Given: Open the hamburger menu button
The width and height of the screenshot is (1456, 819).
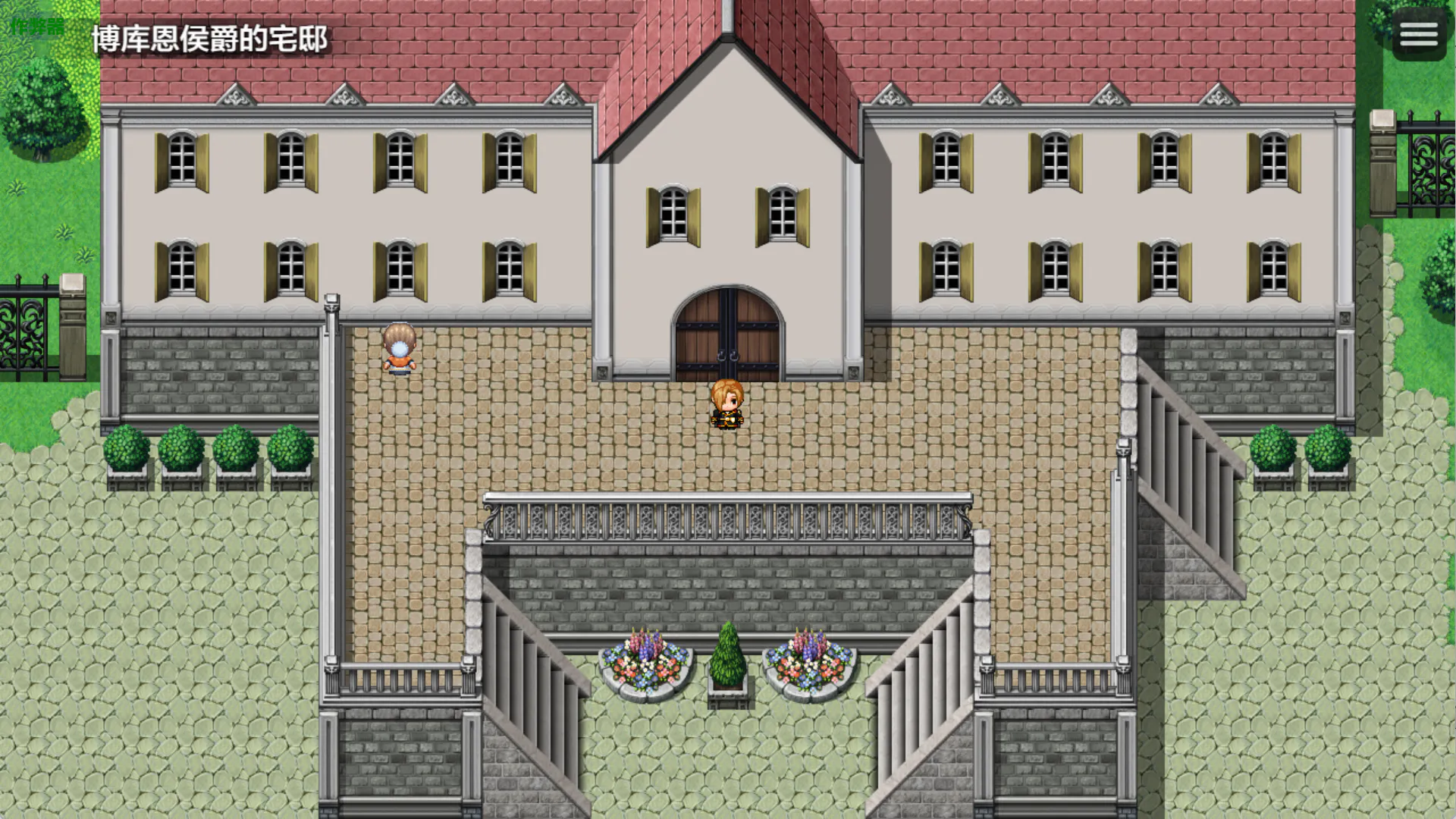Looking at the screenshot, I should tap(1418, 34).
